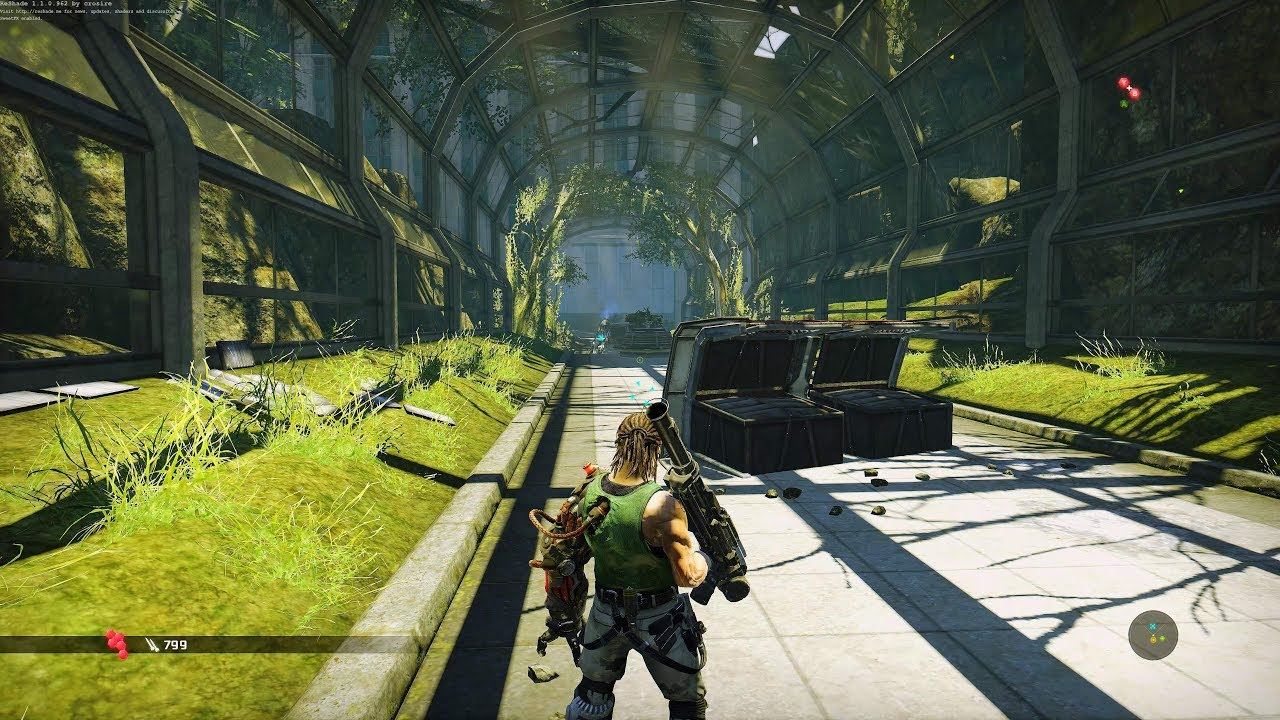Select the weapon icon beside the ammo count
Screen dimensions: 1280x720
click(x=151, y=645)
